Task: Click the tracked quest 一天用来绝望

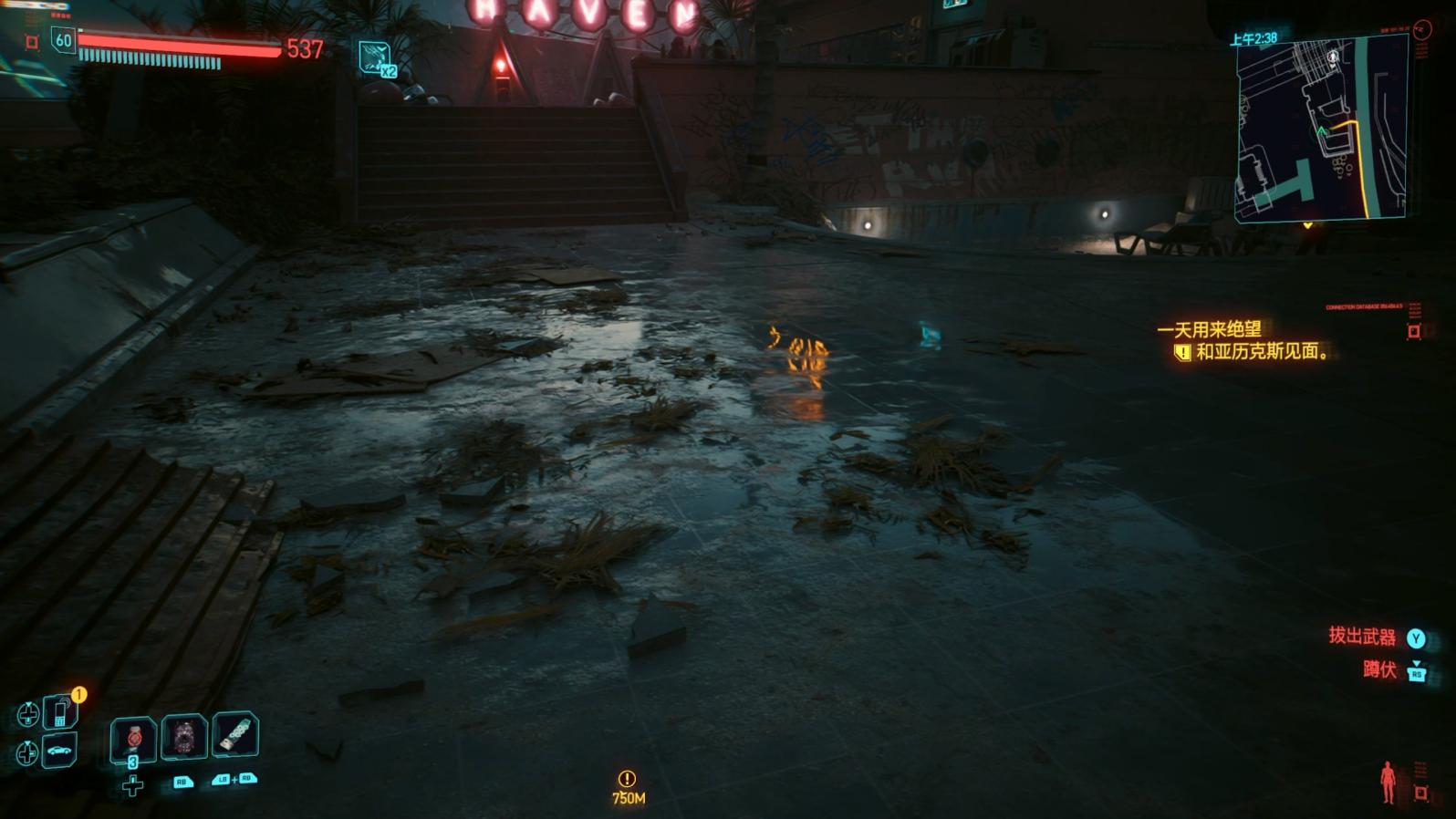Action: (x=1209, y=329)
